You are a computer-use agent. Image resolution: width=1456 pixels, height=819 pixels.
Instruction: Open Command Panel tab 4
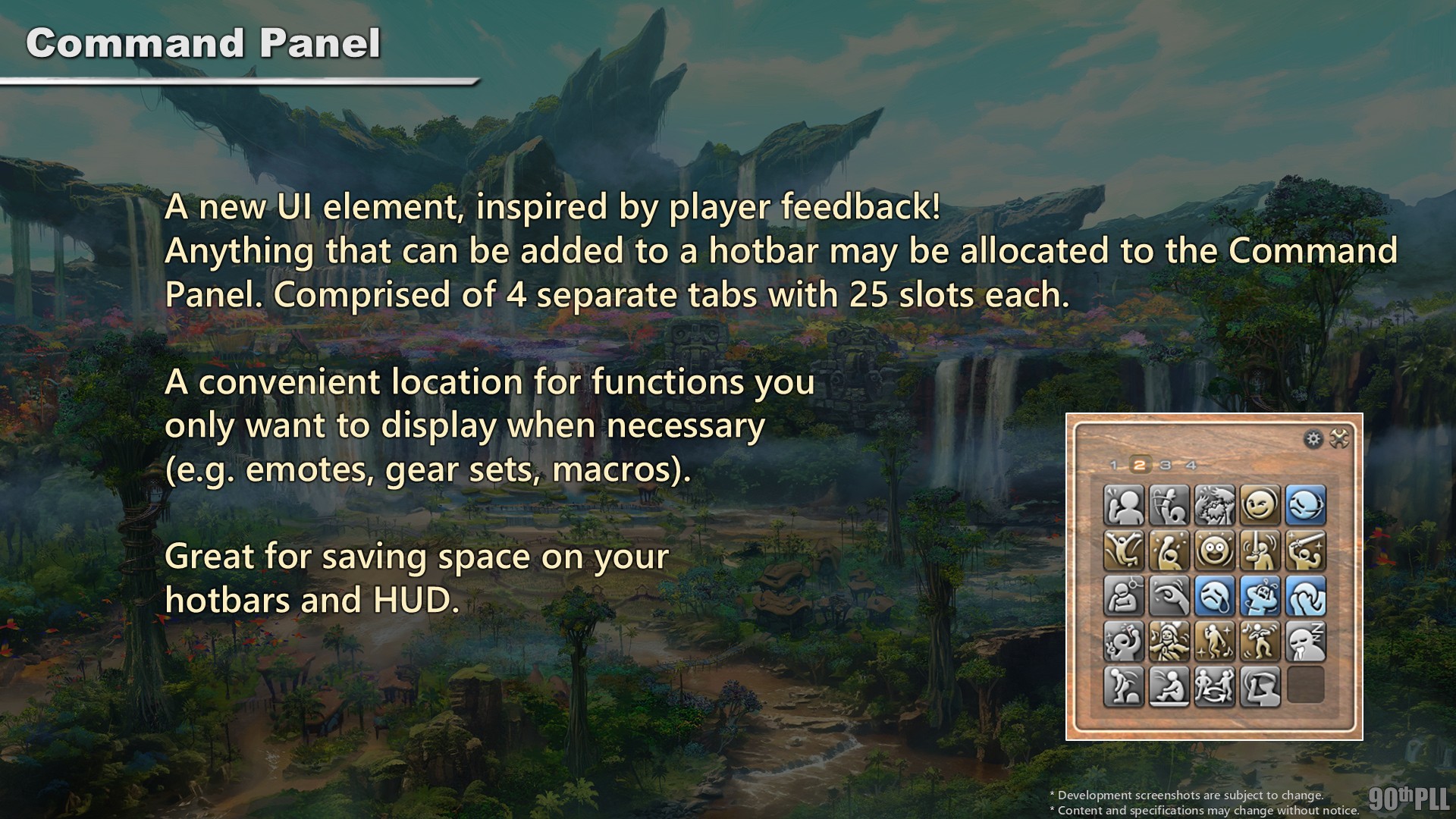[x=1191, y=465]
